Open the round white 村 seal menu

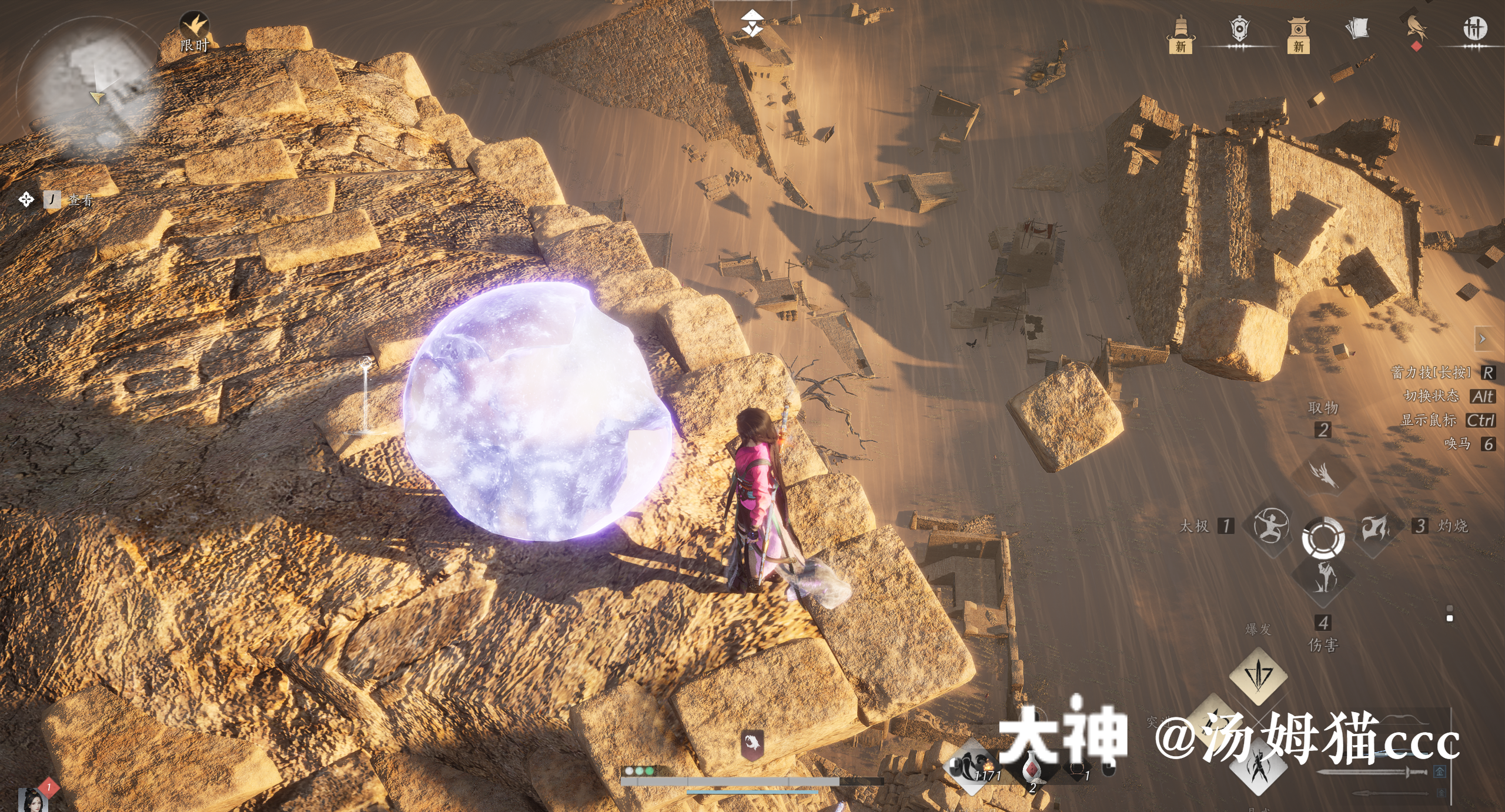[1474, 28]
